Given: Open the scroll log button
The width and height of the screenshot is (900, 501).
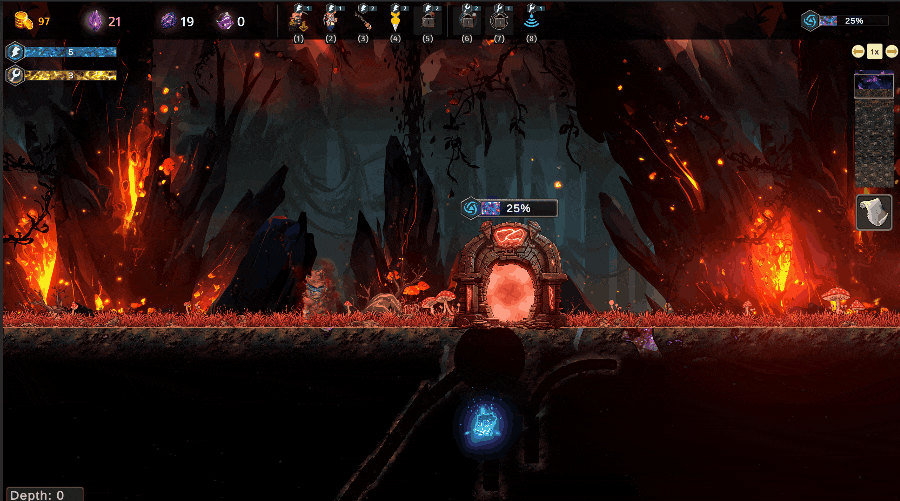Looking at the screenshot, I should pyautogui.click(x=874, y=212).
